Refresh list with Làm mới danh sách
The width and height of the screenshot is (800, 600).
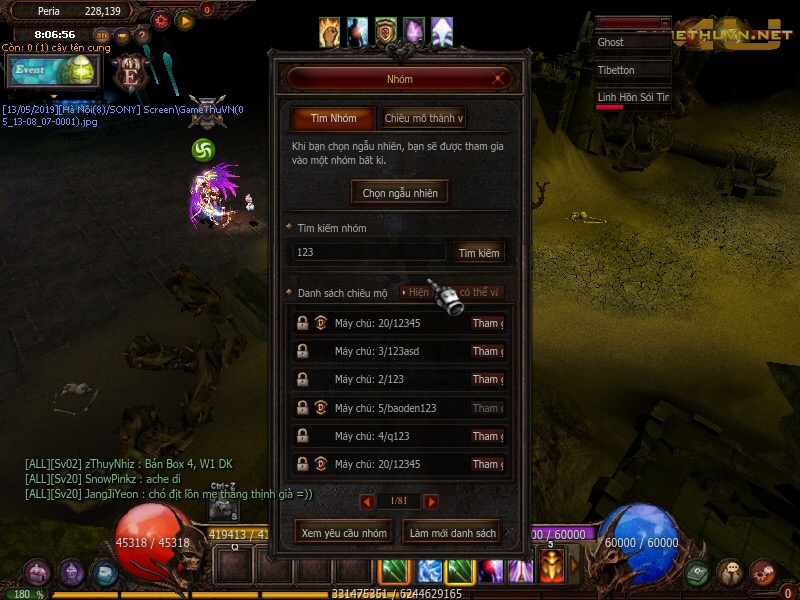point(452,533)
